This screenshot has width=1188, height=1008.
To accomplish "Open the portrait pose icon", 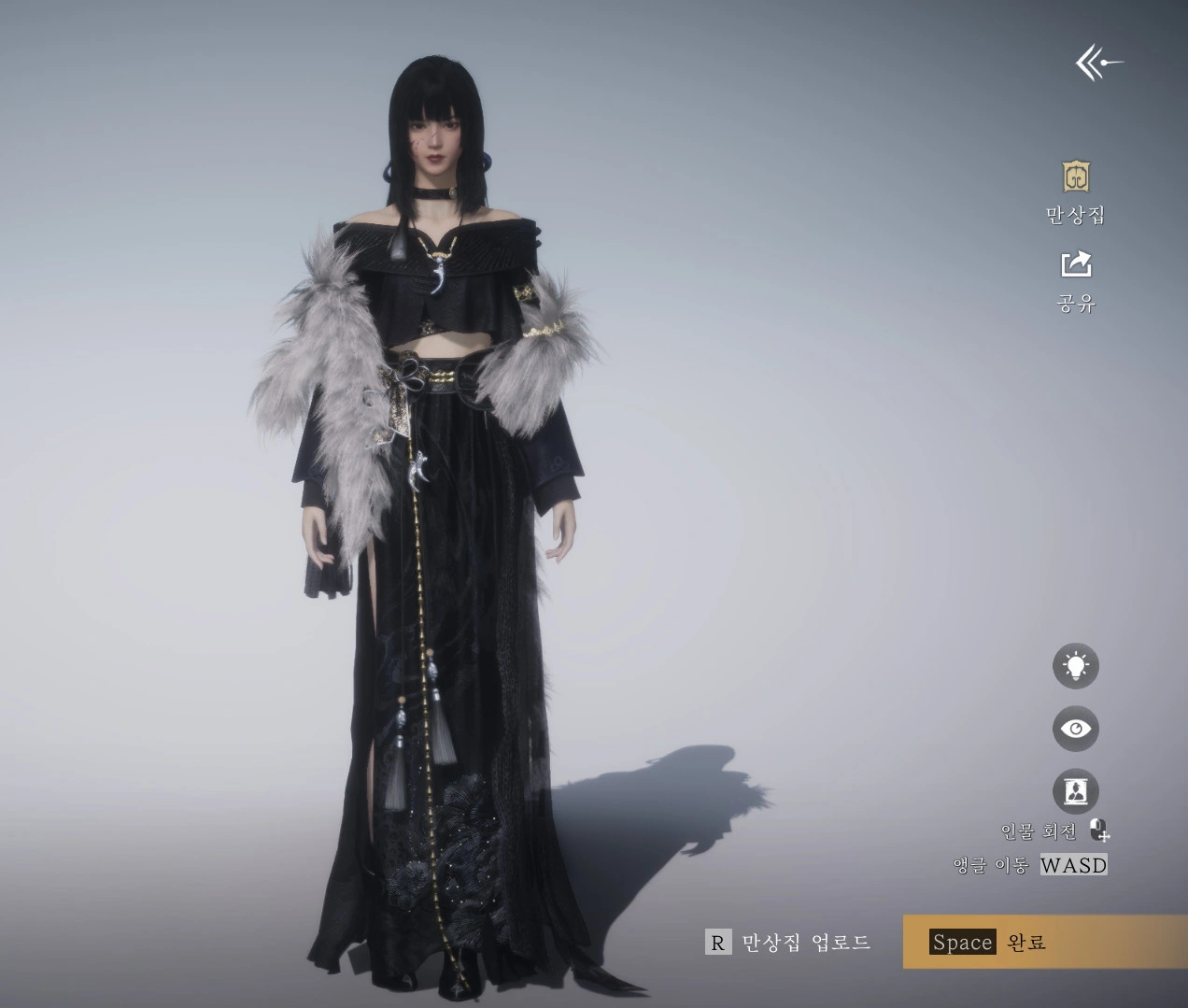I will tap(1076, 791).
